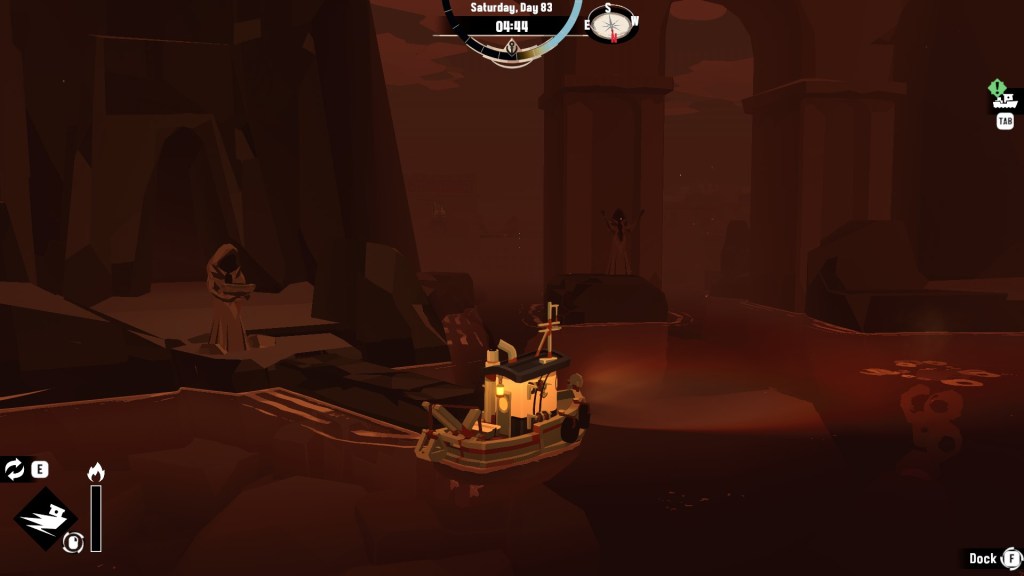Open the boat cargo icon with green alert
The image size is (1024, 576).
click(1003, 98)
